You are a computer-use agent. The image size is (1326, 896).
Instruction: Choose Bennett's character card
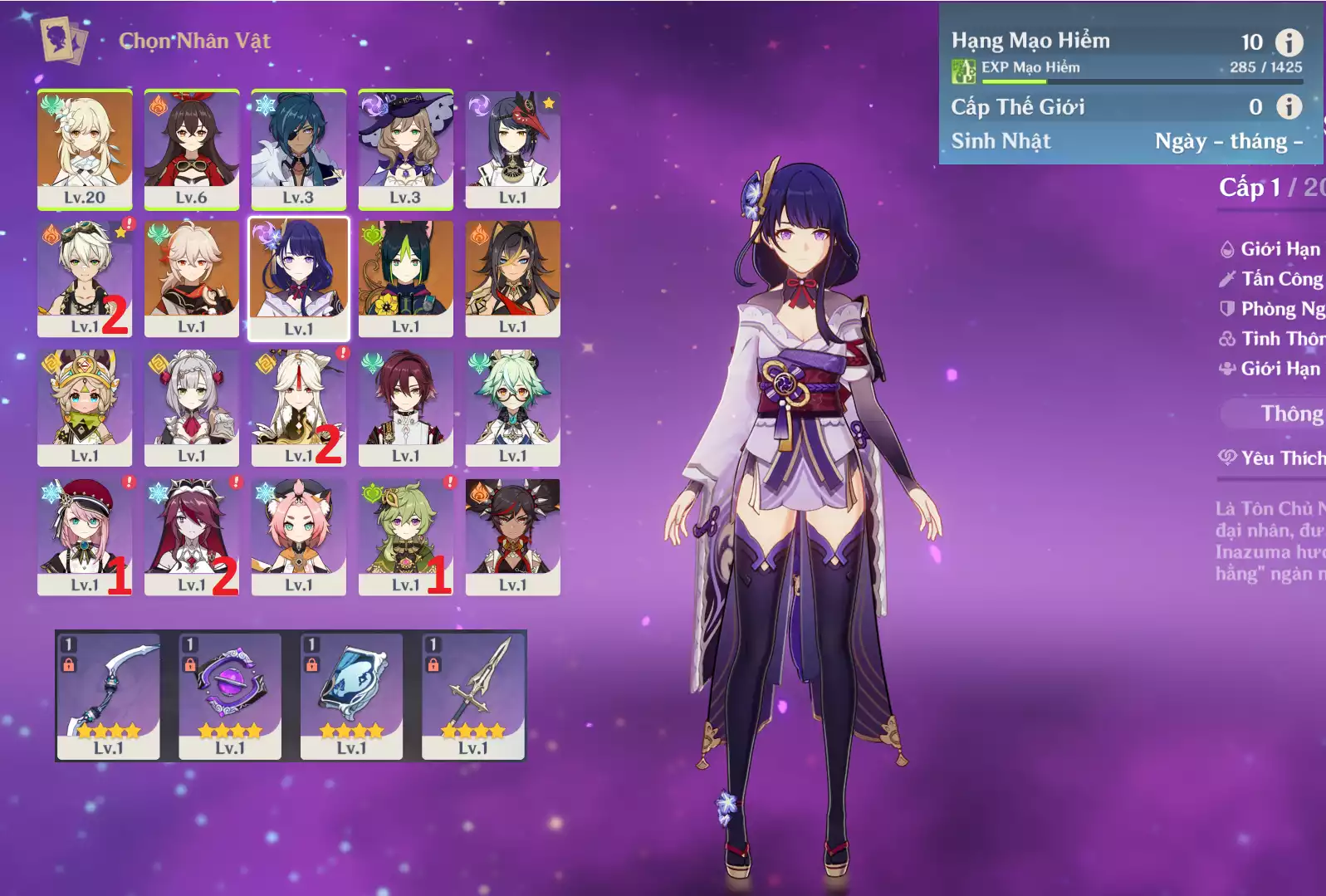point(85,277)
